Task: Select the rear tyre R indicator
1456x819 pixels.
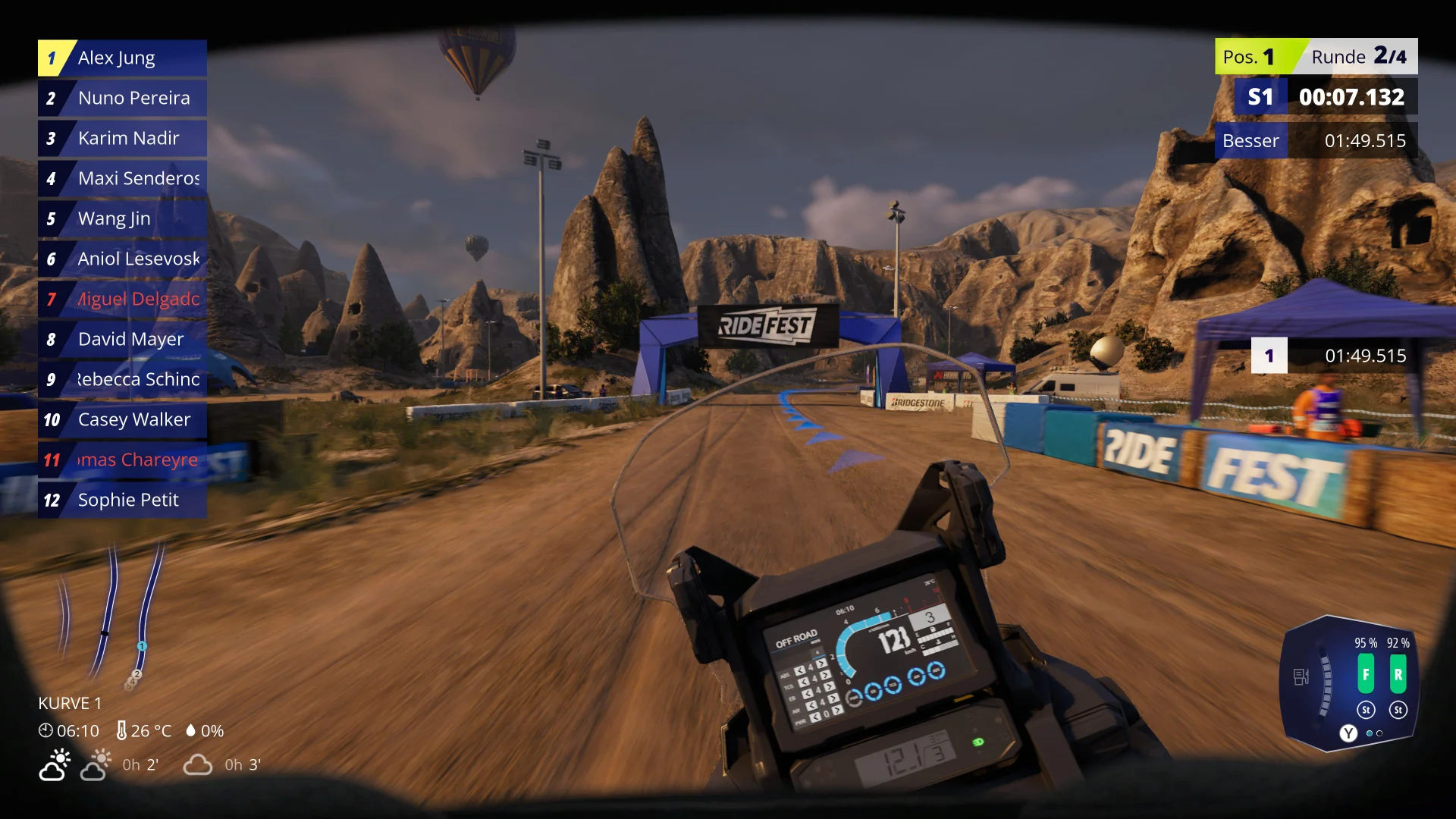Action: tap(1398, 674)
